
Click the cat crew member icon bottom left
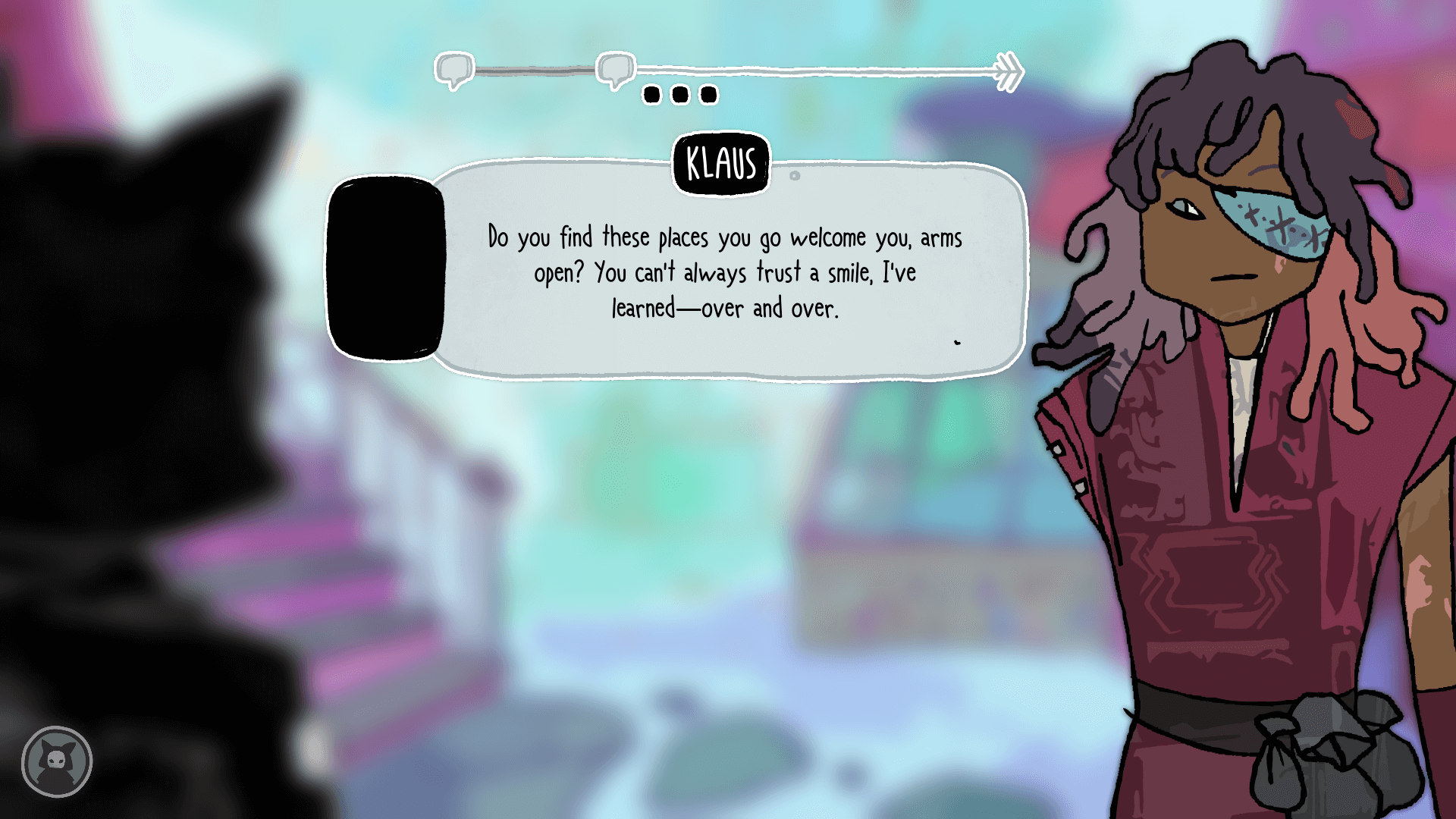point(57,762)
